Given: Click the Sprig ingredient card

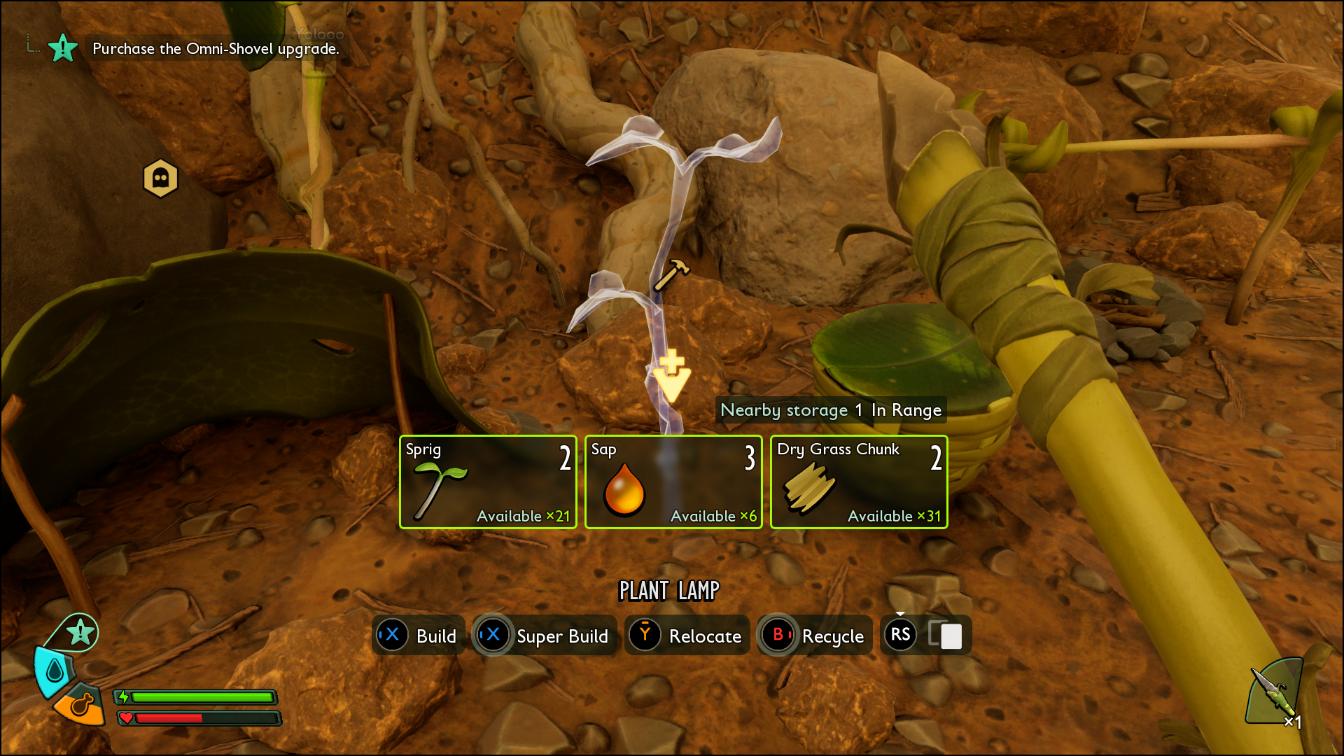Looking at the screenshot, I should tap(487, 482).
